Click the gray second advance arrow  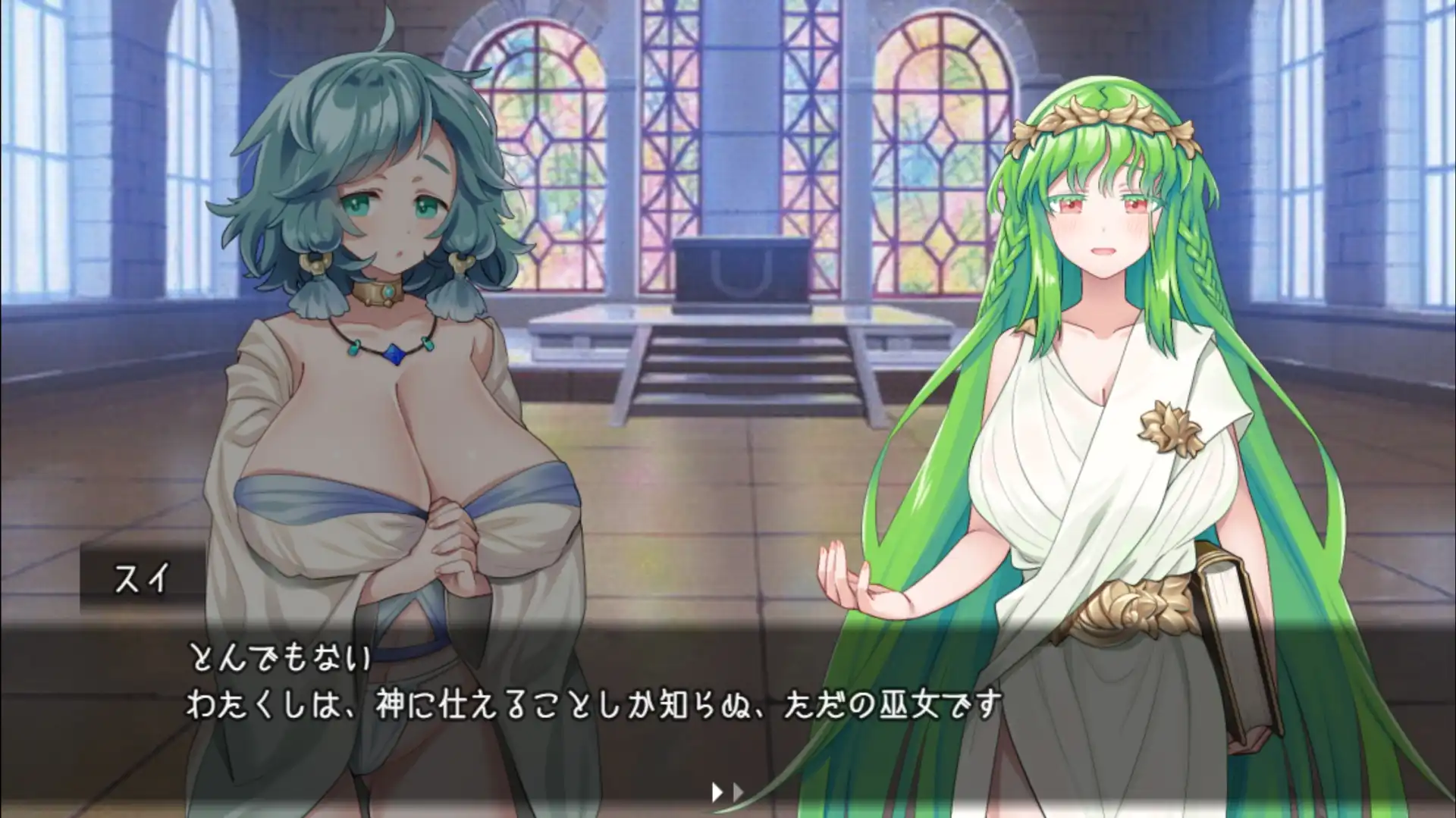pos(737,791)
